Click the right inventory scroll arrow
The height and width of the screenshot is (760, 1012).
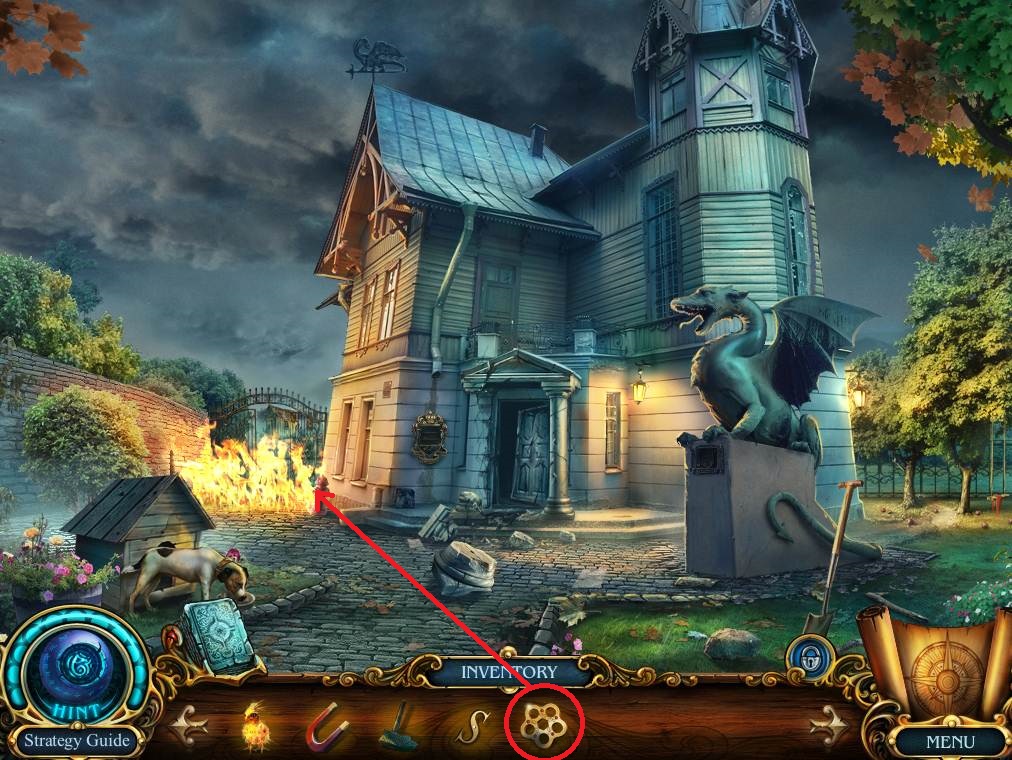click(x=828, y=726)
